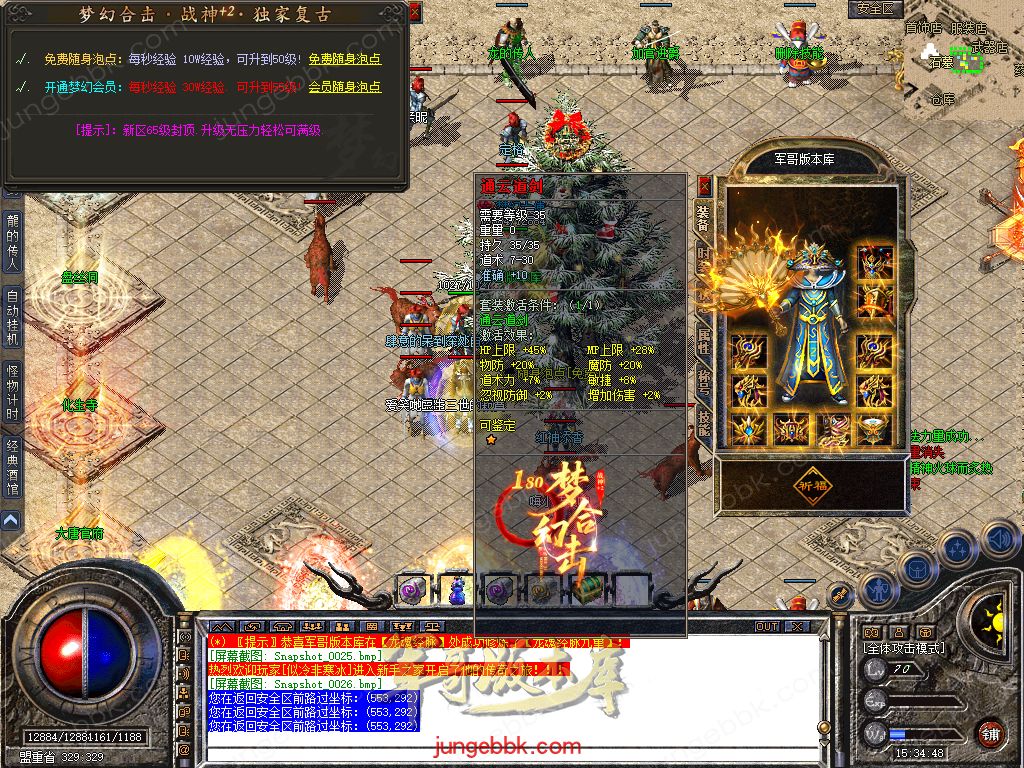The width and height of the screenshot is (1024, 768).
Task: Open the 怪物计时 monster timer
Action: tap(13, 393)
